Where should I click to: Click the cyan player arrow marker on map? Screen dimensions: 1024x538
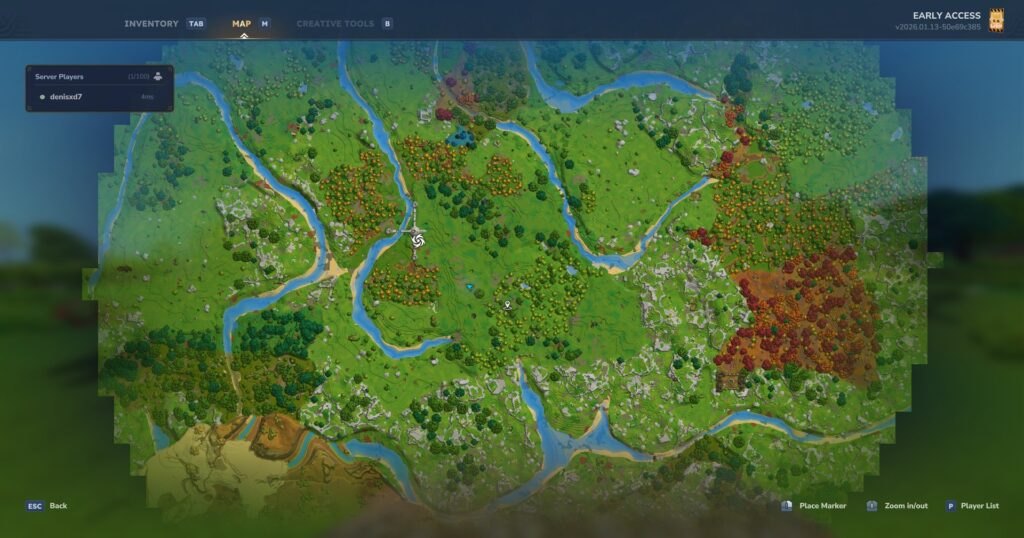click(x=469, y=287)
